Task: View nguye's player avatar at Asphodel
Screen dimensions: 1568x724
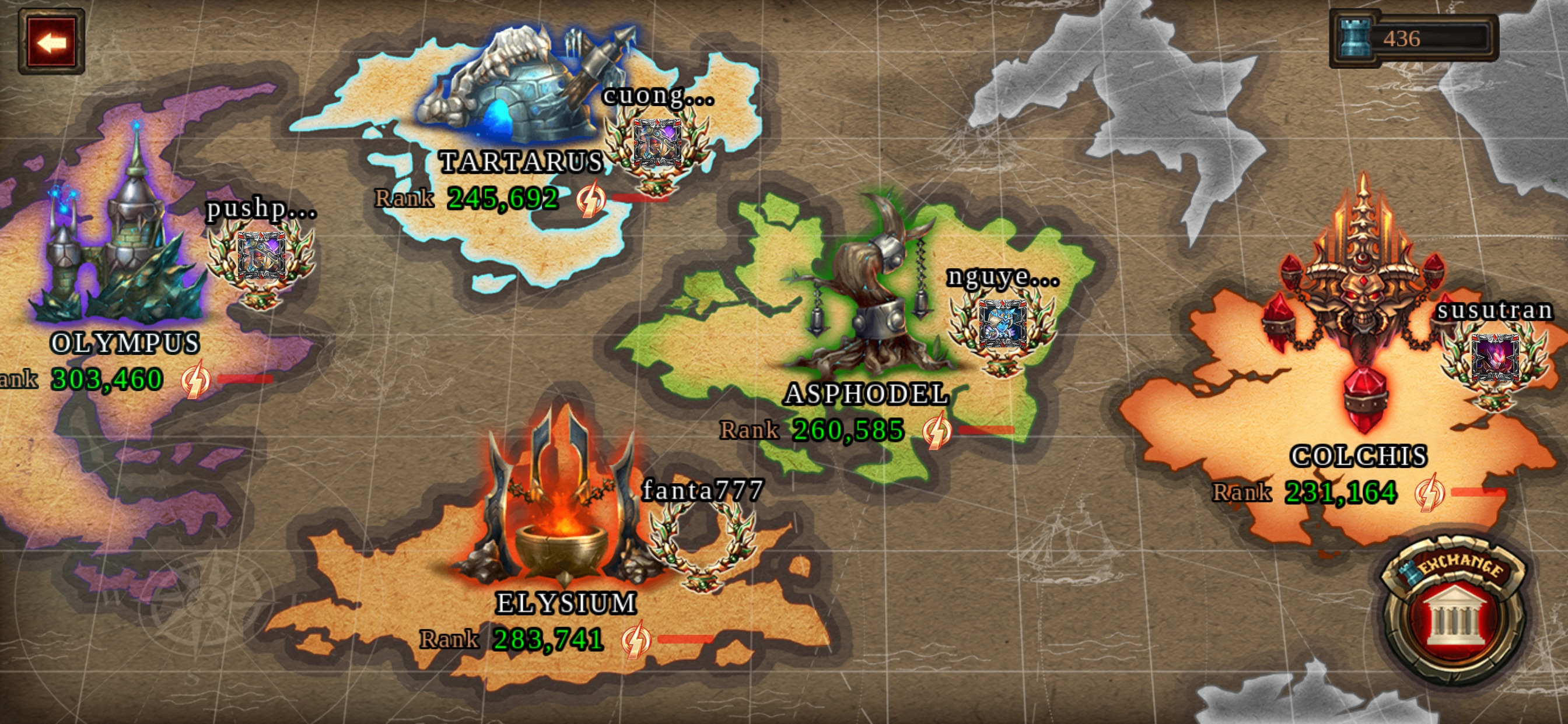Action: point(1002,325)
